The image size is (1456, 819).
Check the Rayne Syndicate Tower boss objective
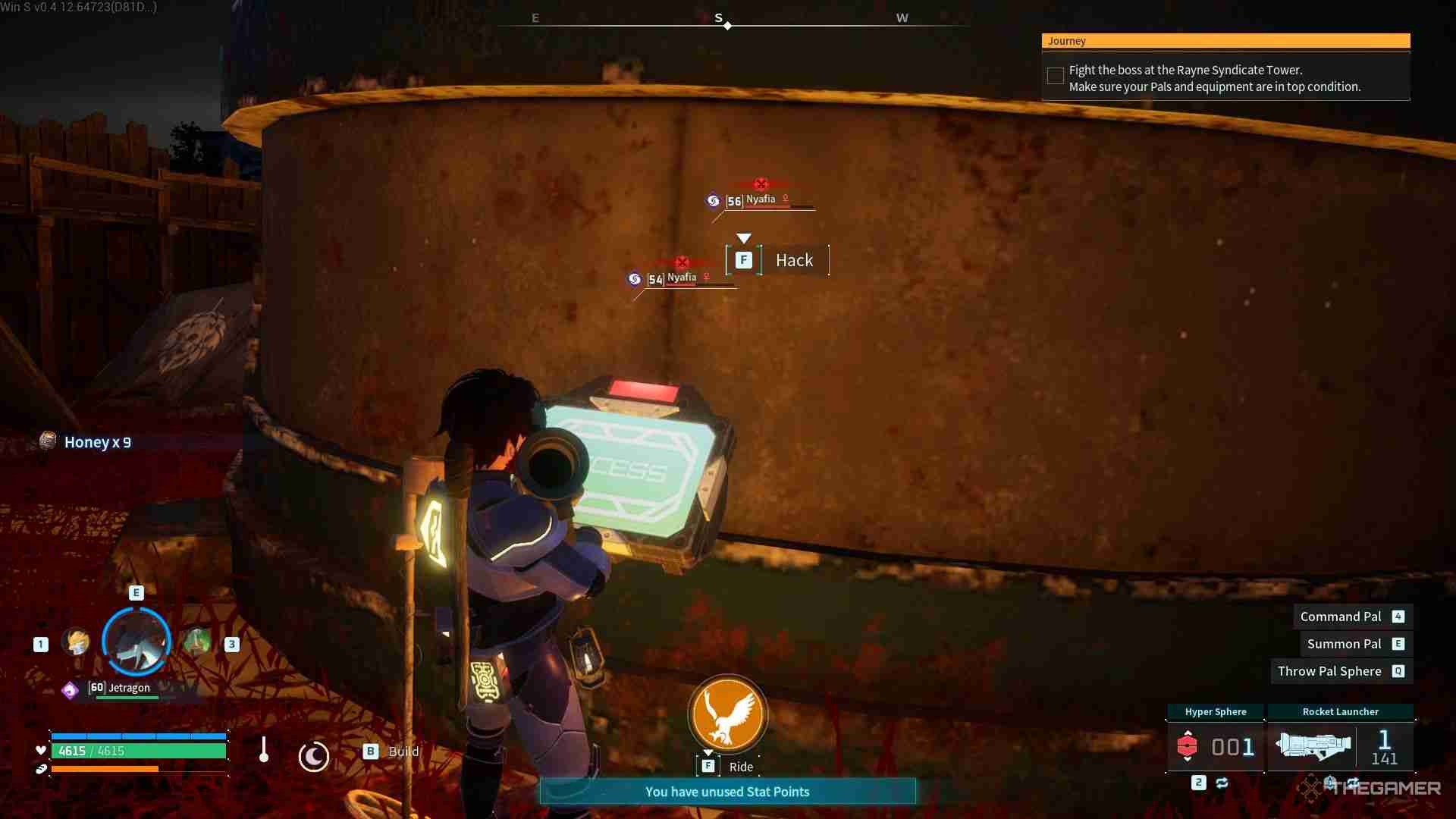1055,75
